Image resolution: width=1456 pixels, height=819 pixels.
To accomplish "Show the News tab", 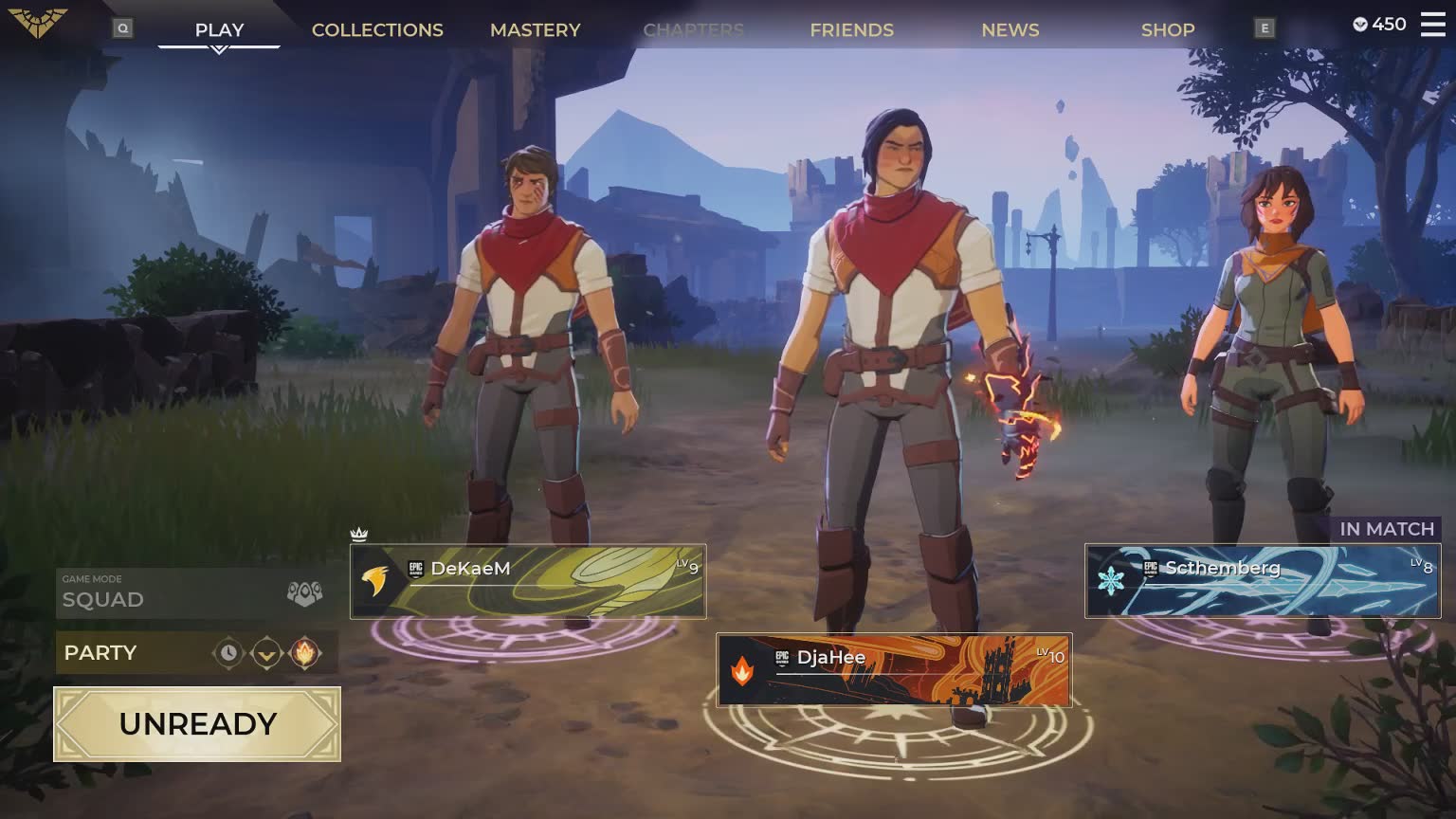I will pyautogui.click(x=1010, y=30).
